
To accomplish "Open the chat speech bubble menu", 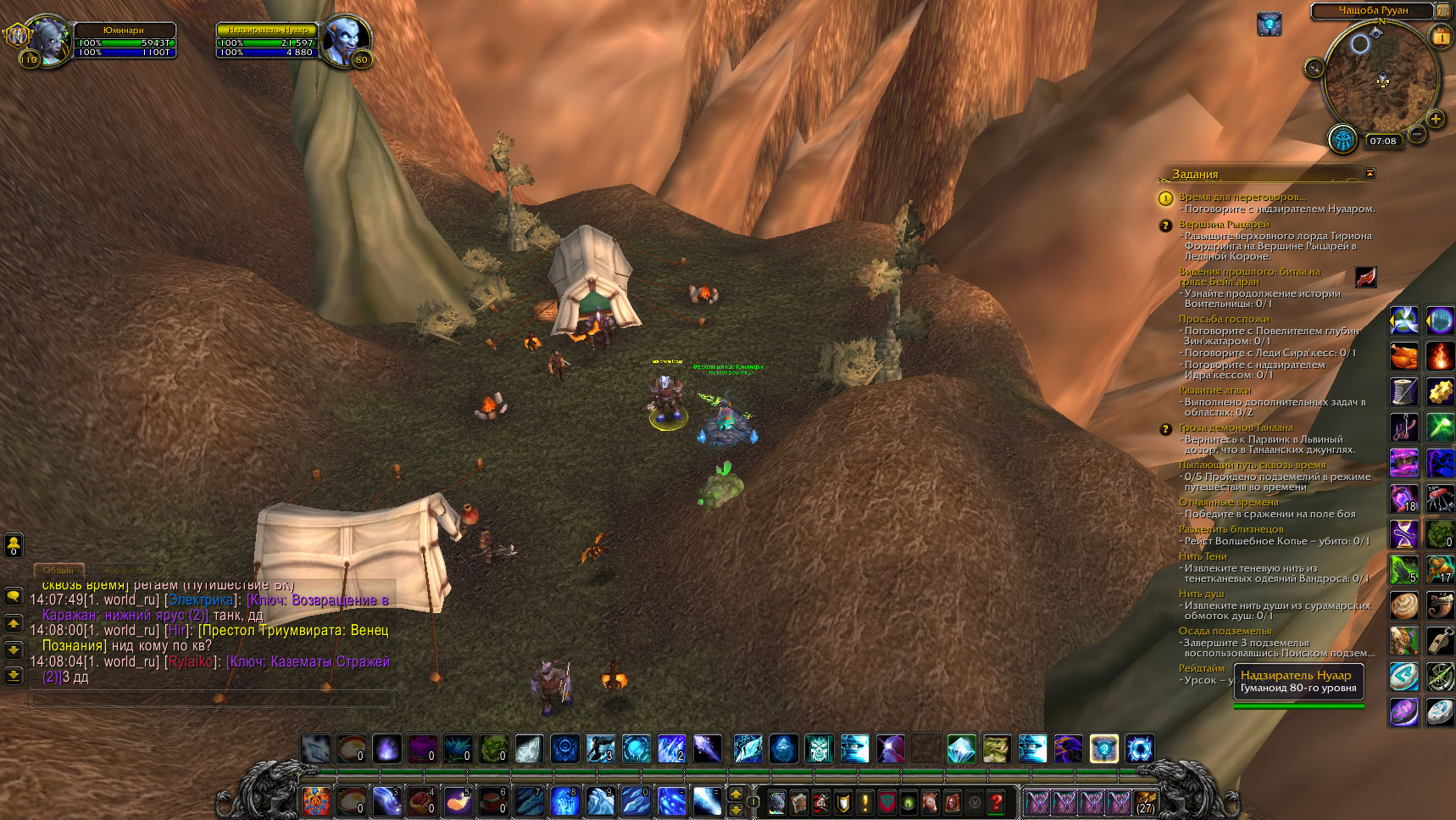I will tap(14, 596).
